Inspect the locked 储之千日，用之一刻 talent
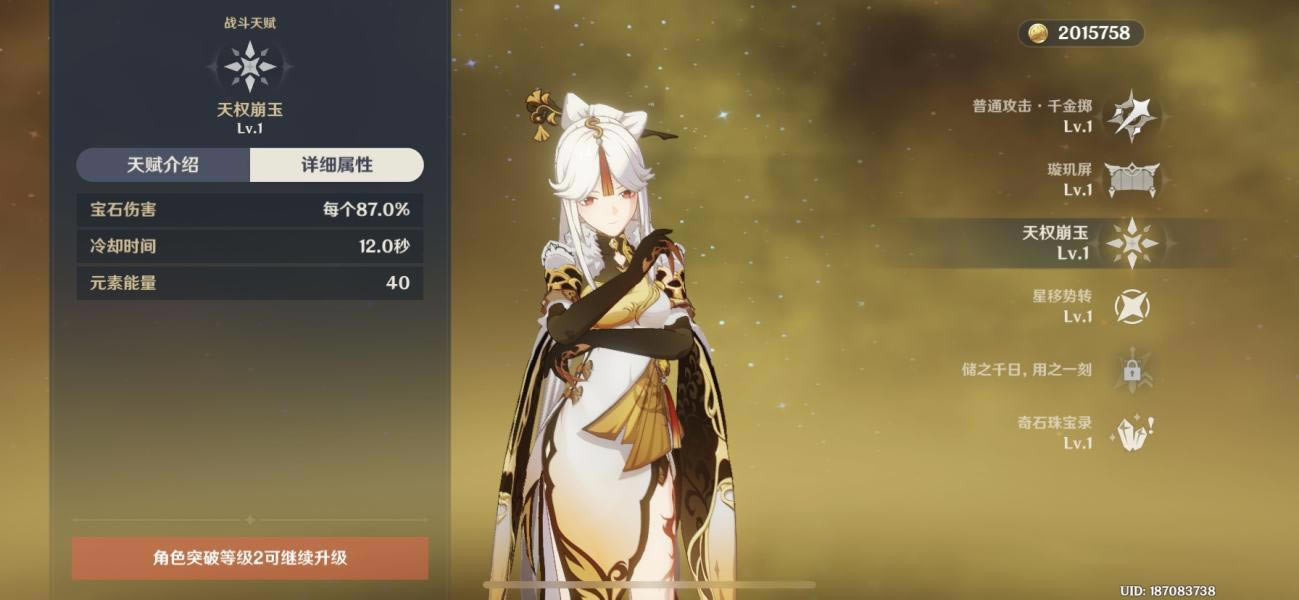This screenshot has width=1299, height=600. pos(1131,370)
